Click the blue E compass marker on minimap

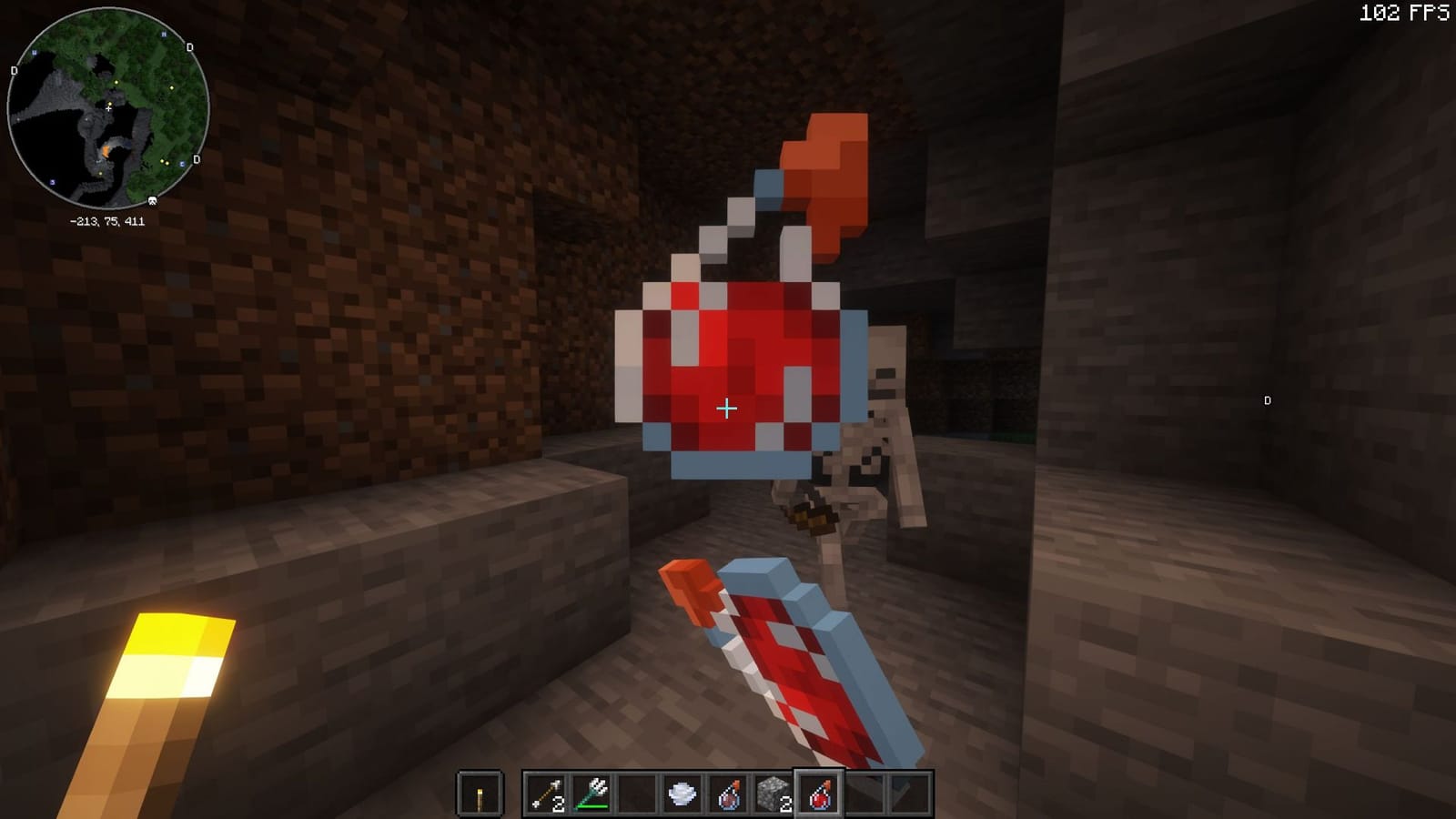(x=181, y=164)
